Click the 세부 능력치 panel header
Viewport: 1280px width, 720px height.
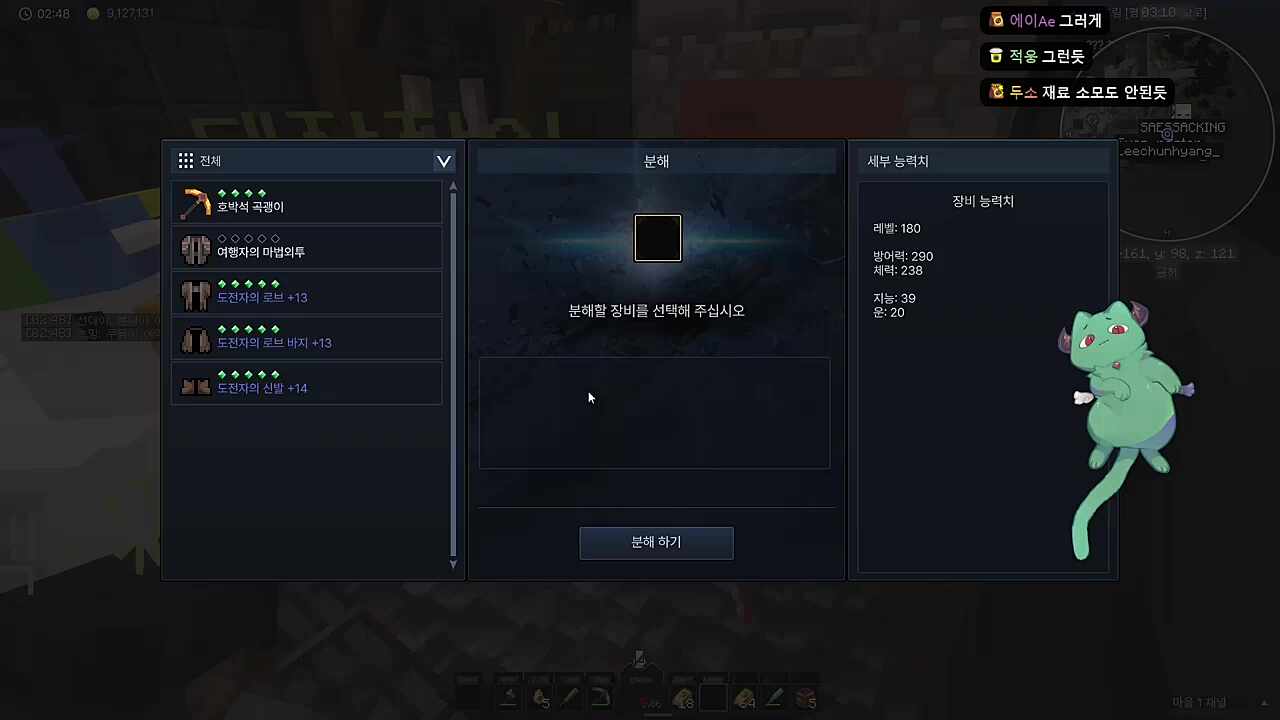(897, 161)
